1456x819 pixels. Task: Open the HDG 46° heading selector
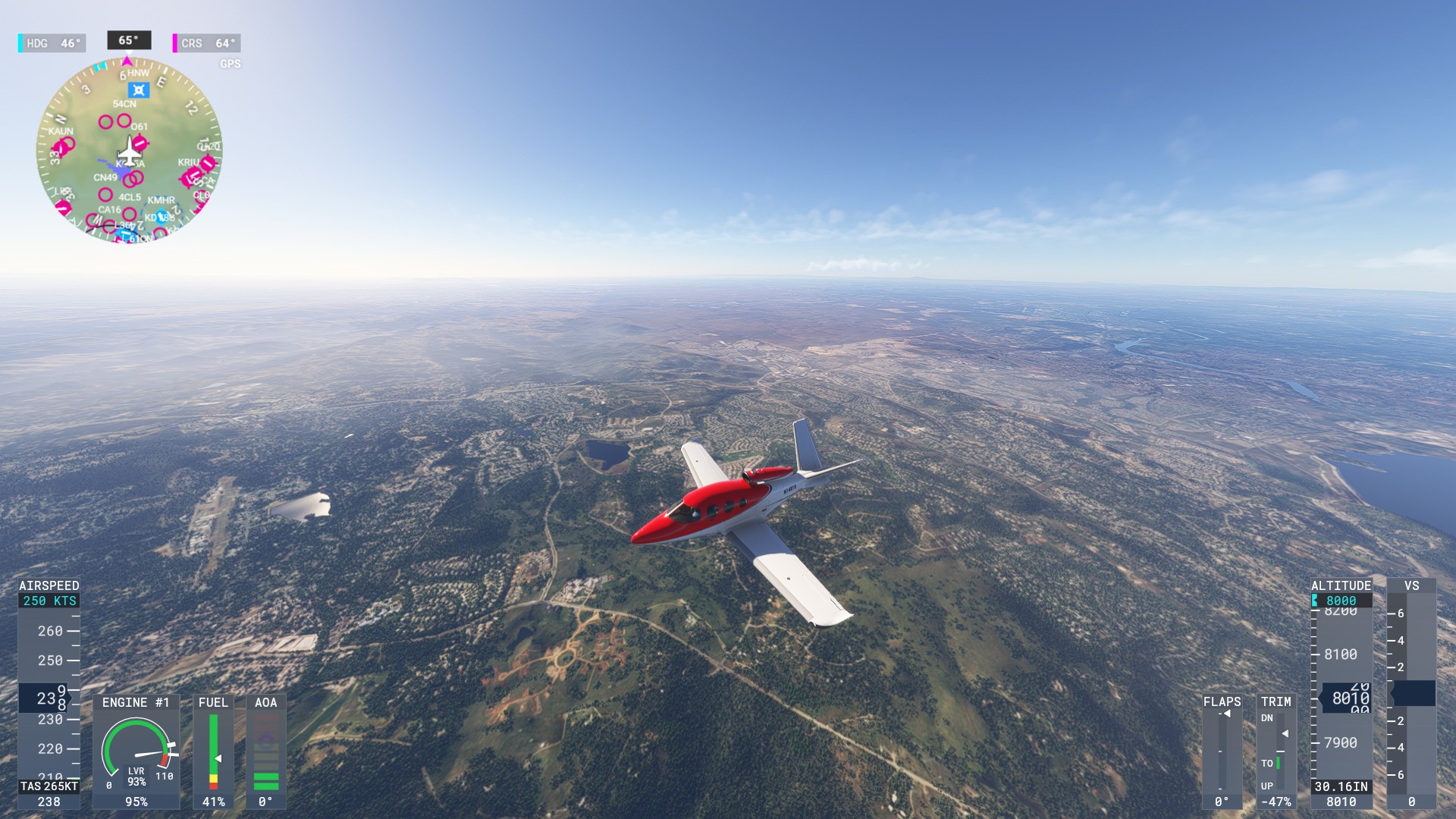(53, 43)
